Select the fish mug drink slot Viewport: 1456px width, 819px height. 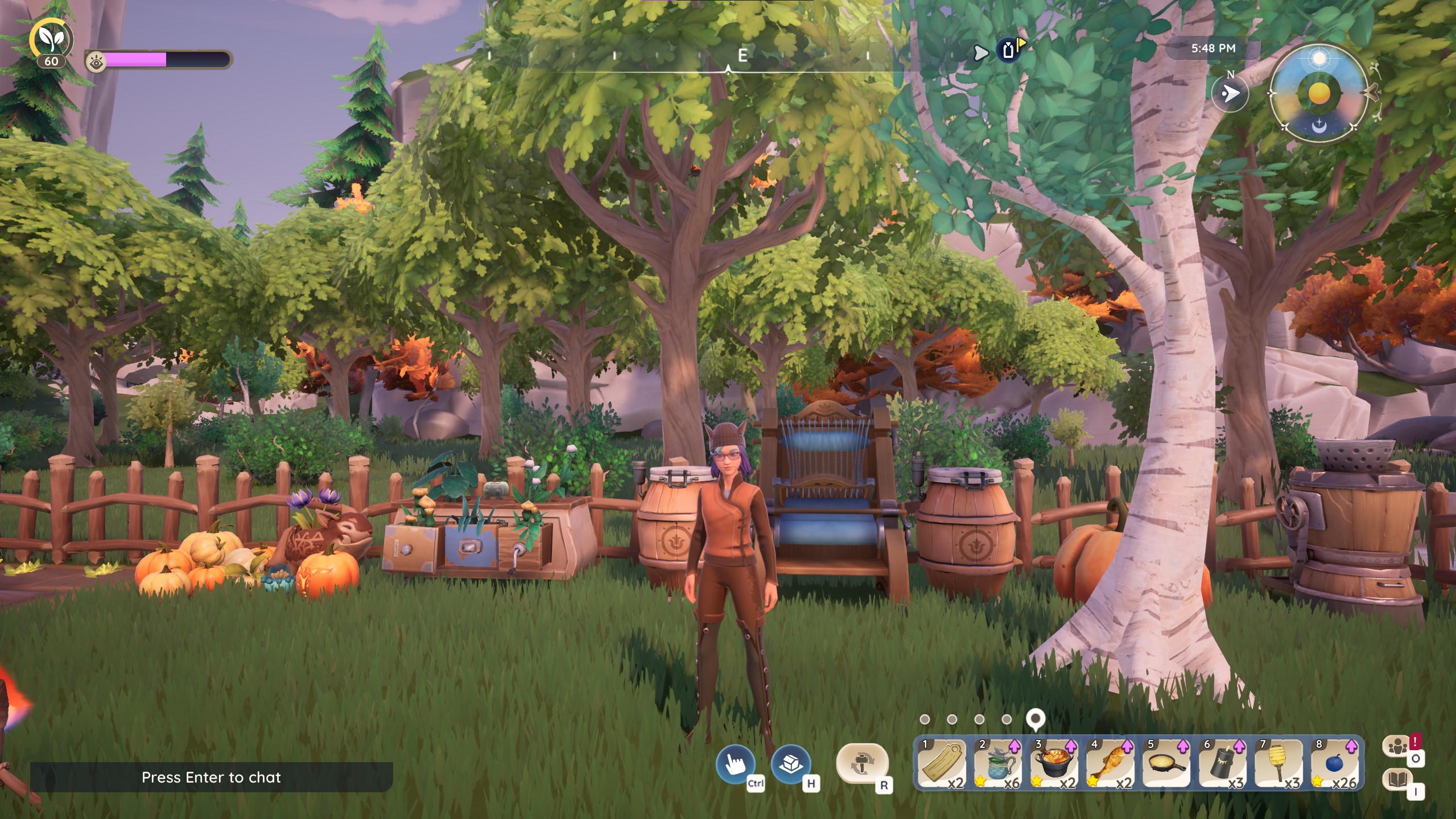(x=998, y=764)
